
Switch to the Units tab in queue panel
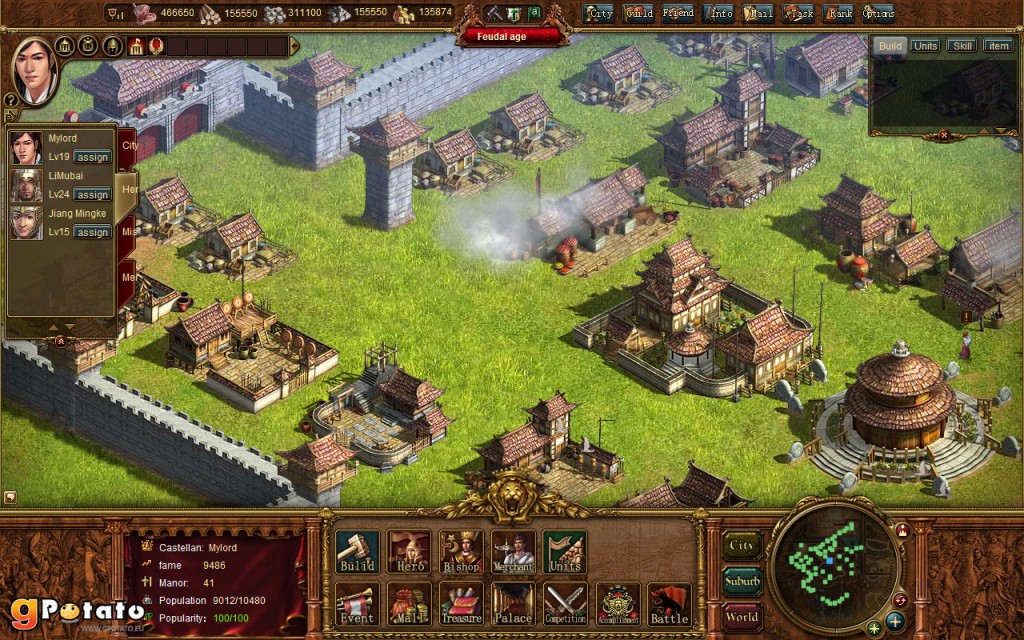[x=925, y=46]
